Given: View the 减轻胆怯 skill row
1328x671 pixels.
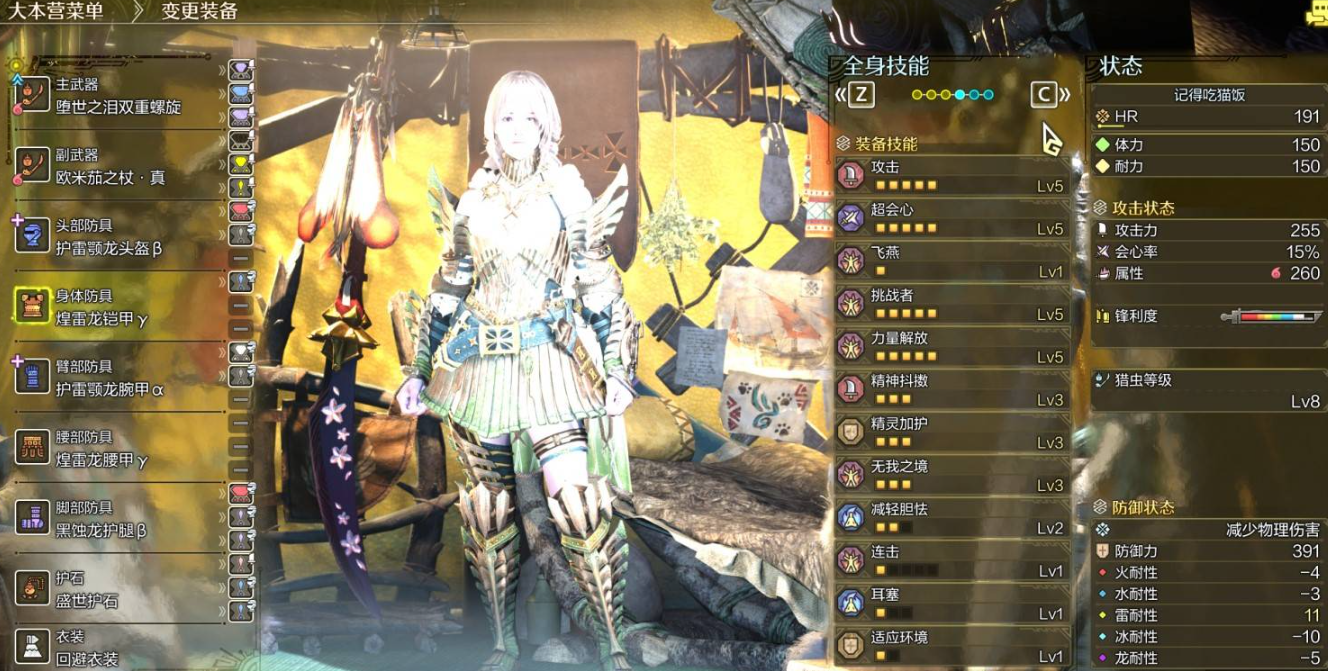Looking at the screenshot, I should [950, 519].
